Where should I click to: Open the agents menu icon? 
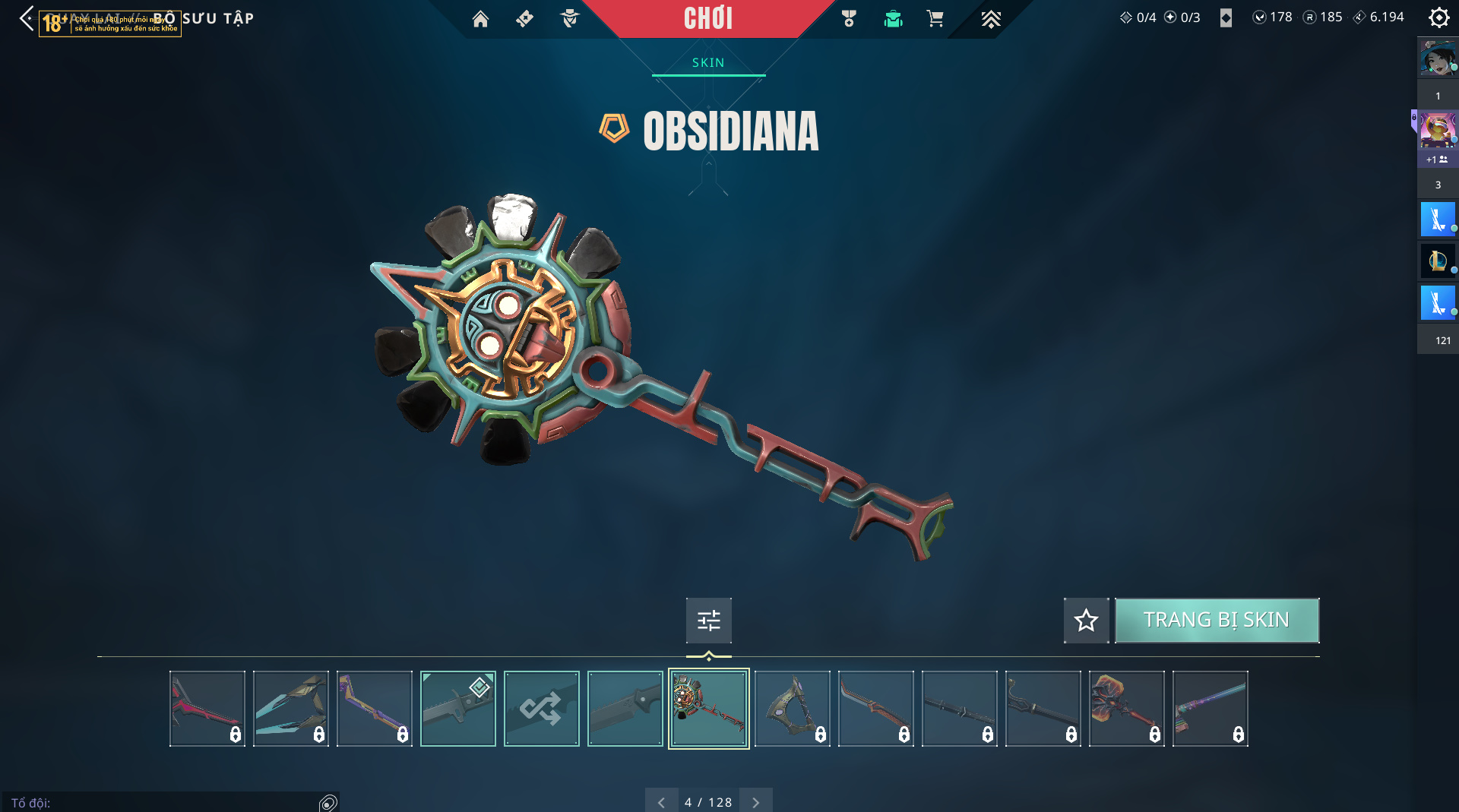569,19
